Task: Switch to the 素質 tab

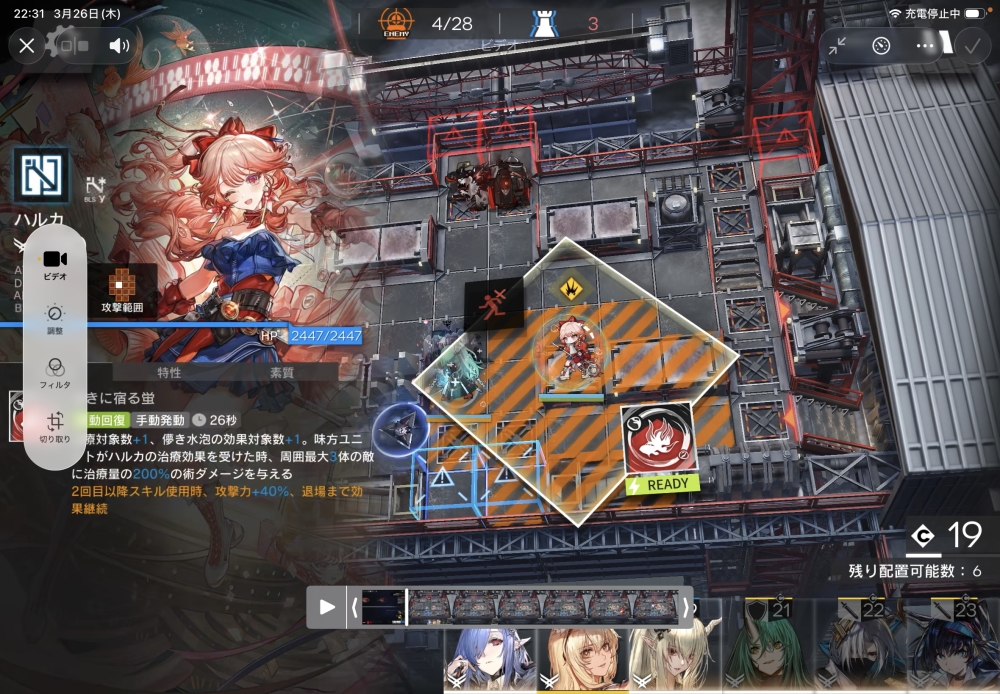Action: (282, 373)
